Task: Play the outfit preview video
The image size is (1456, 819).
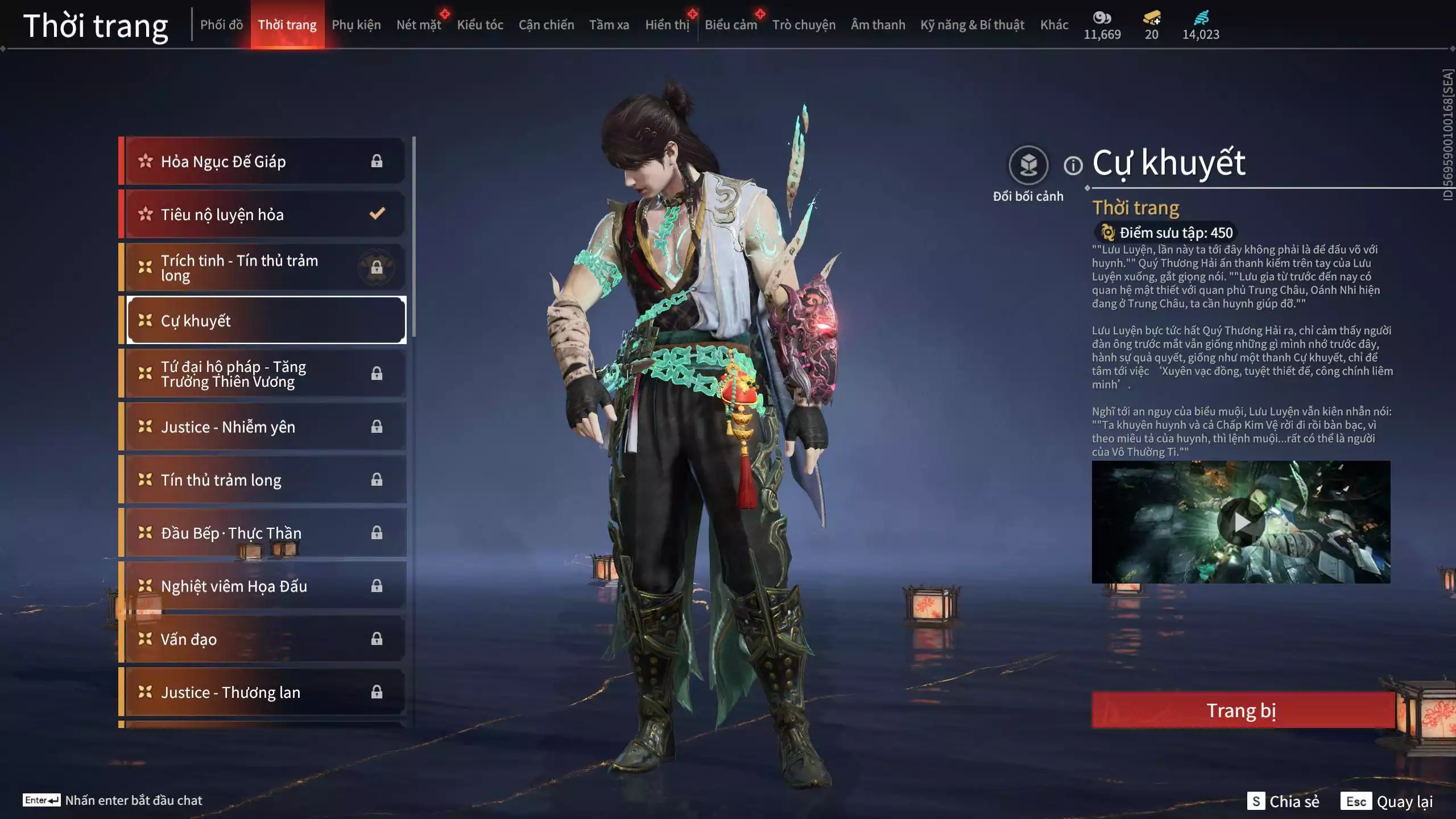Action: point(1241,522)
